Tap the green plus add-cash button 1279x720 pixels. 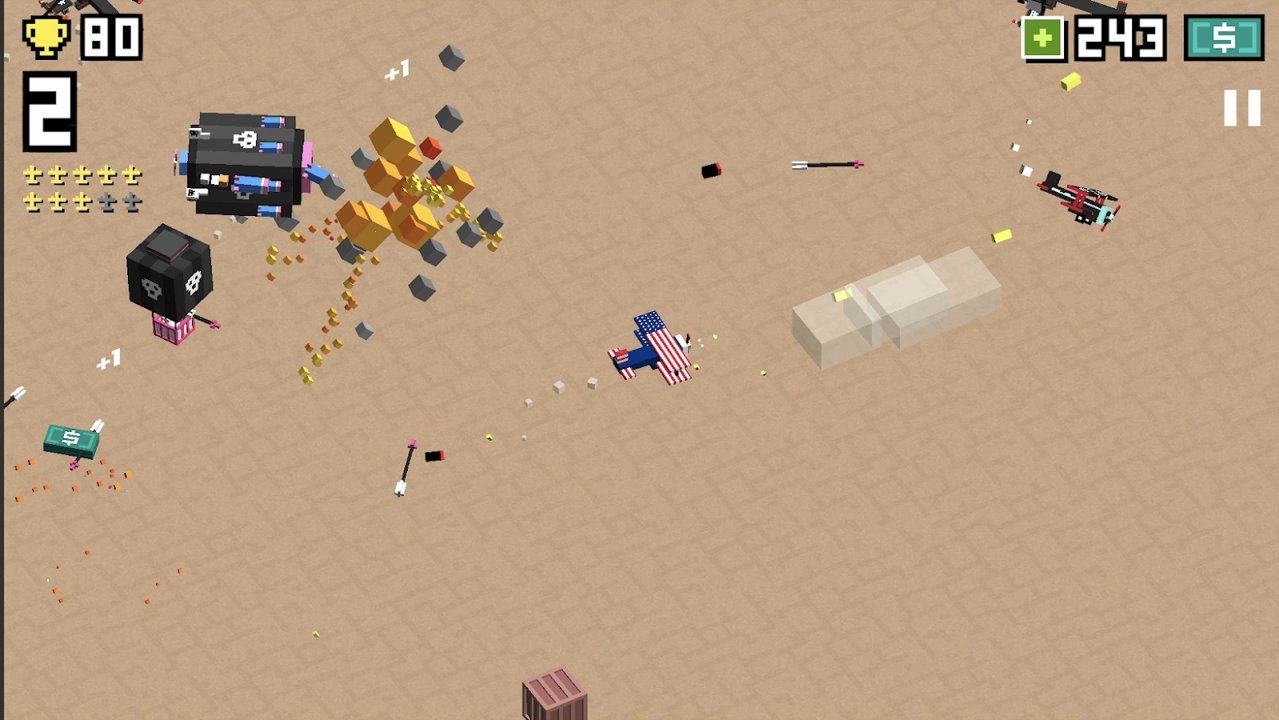[1043, 39]
